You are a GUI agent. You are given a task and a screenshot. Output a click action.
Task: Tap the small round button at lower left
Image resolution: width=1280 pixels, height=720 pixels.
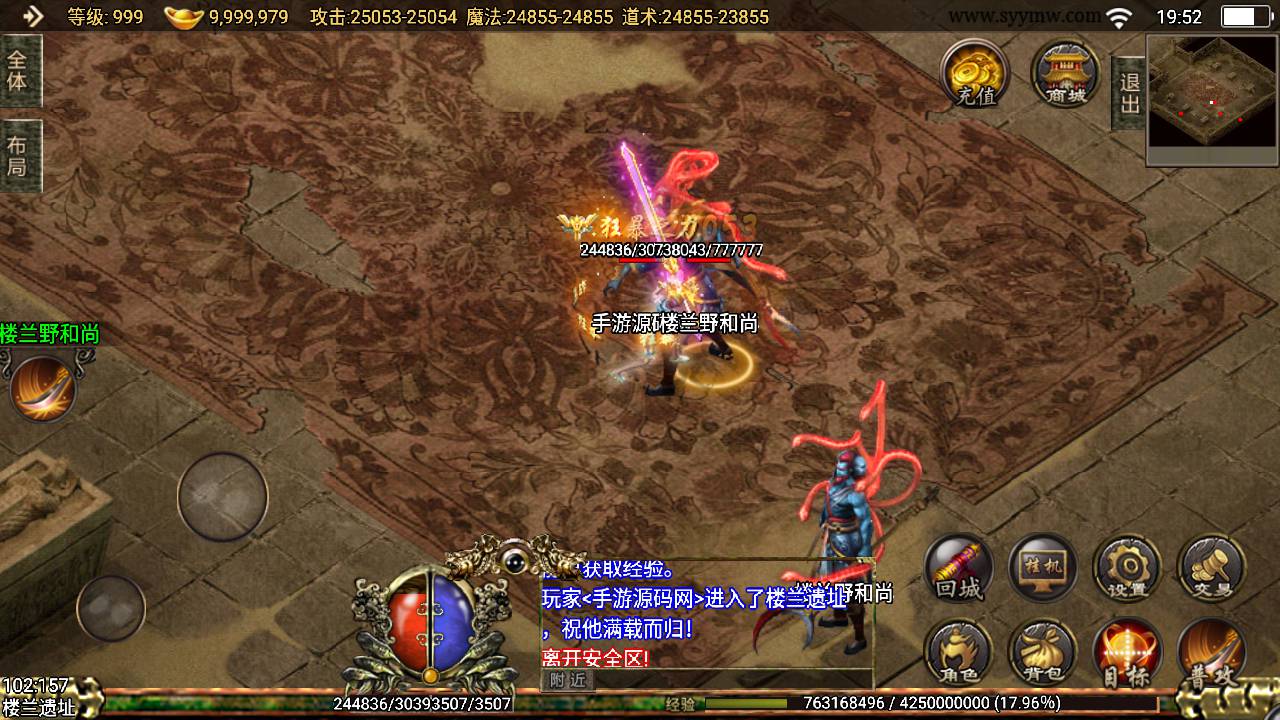point(111,608)
